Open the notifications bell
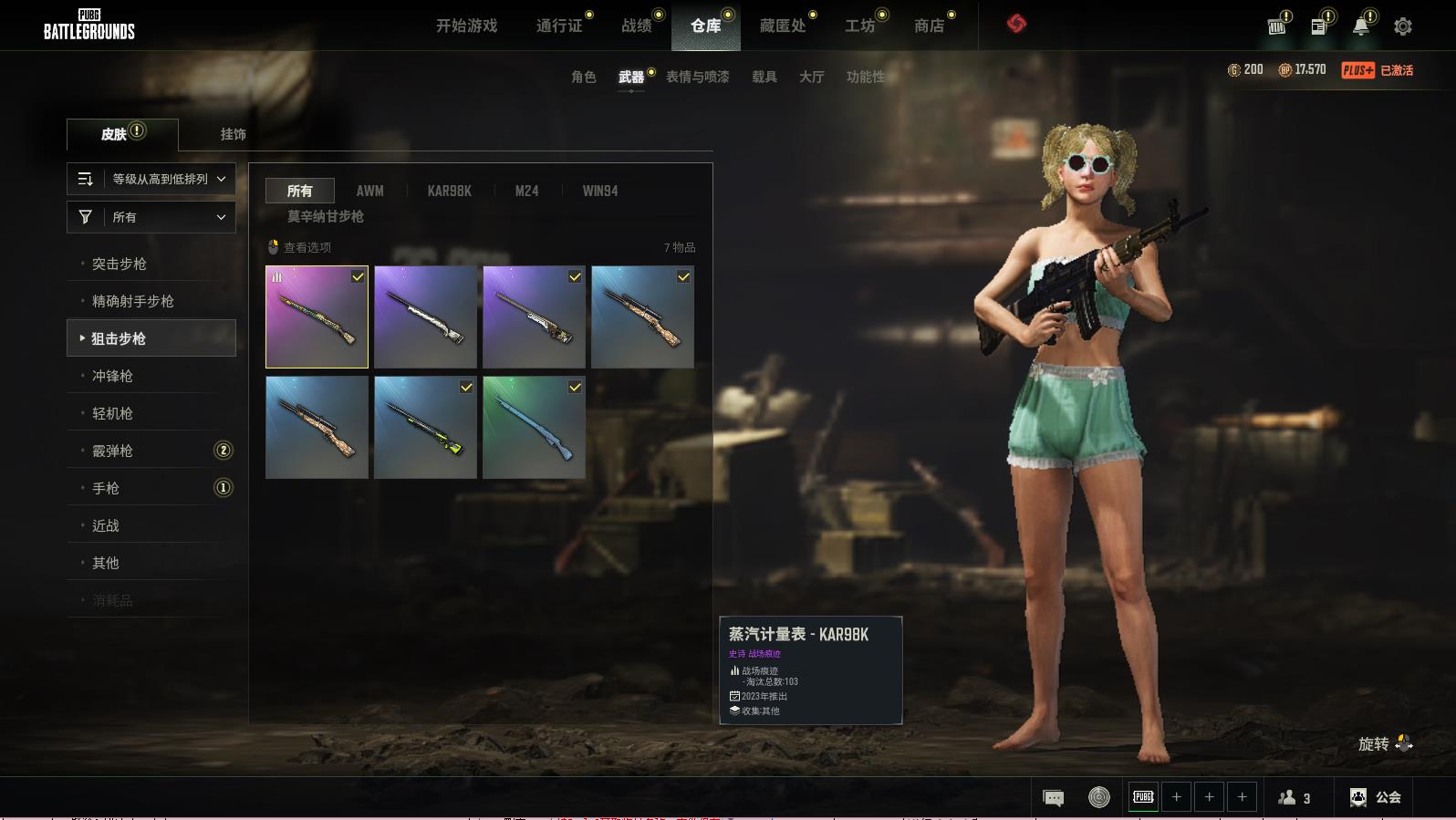 (1360, 26)
